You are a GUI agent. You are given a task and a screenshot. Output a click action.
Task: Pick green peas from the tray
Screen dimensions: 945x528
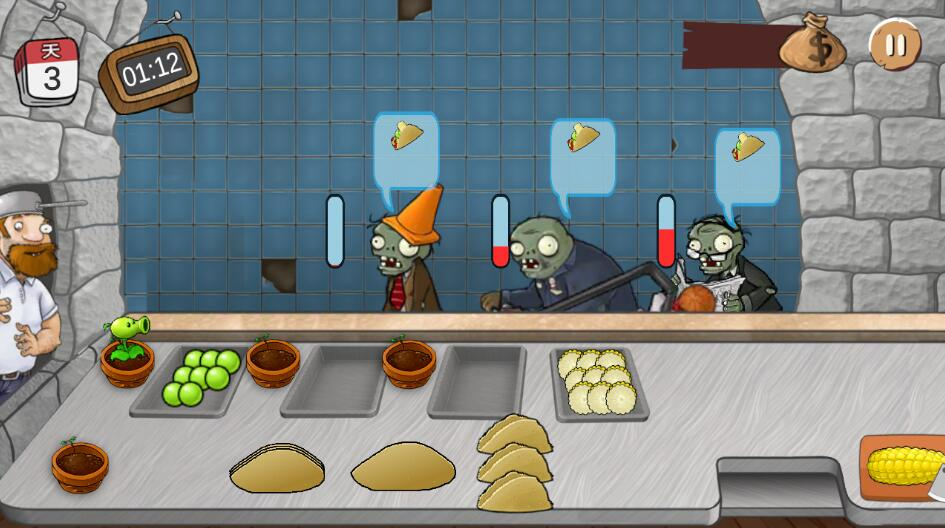[199, 376]
